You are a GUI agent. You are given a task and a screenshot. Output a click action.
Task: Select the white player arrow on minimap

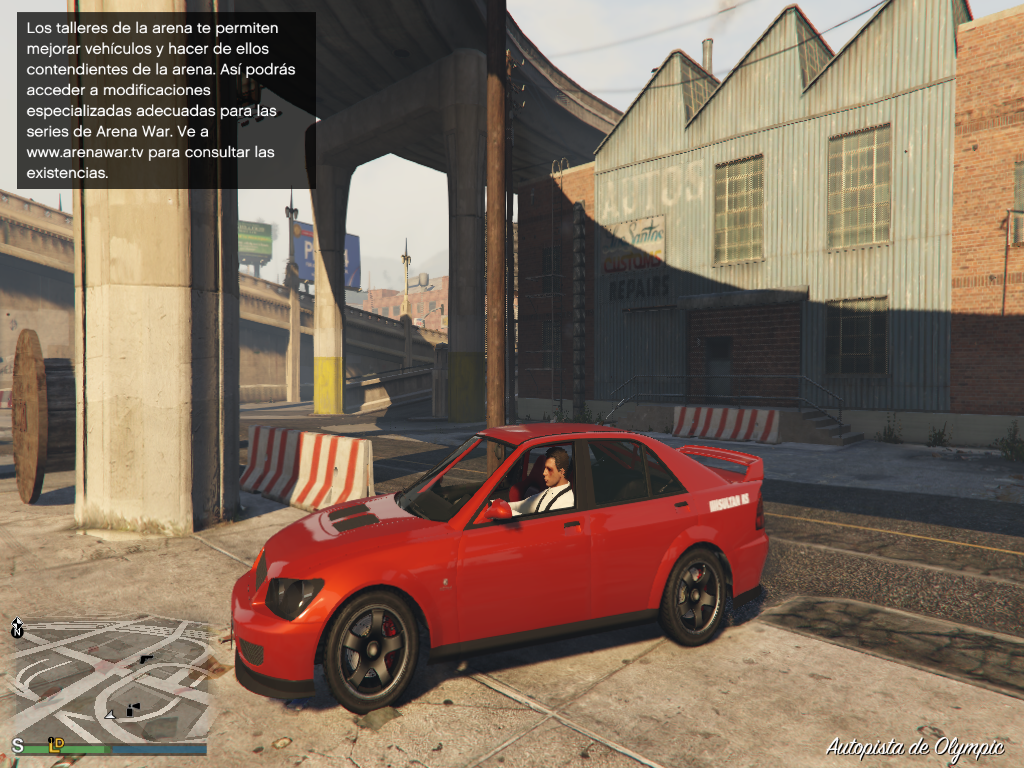click(x=110, y=715)
